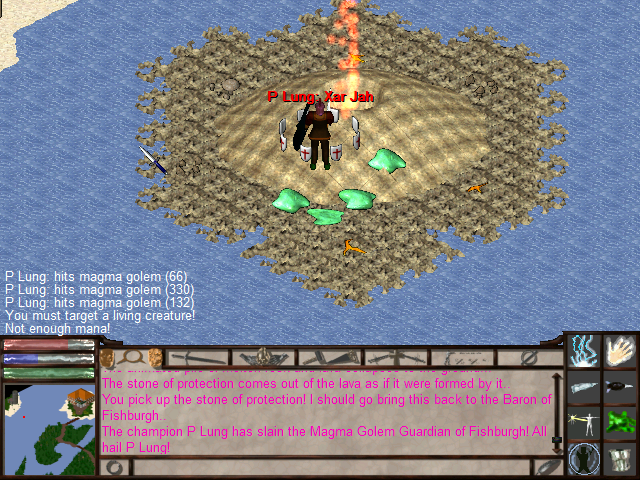
Task: Open the sword combat tab
Action: (x=198, y=357)
